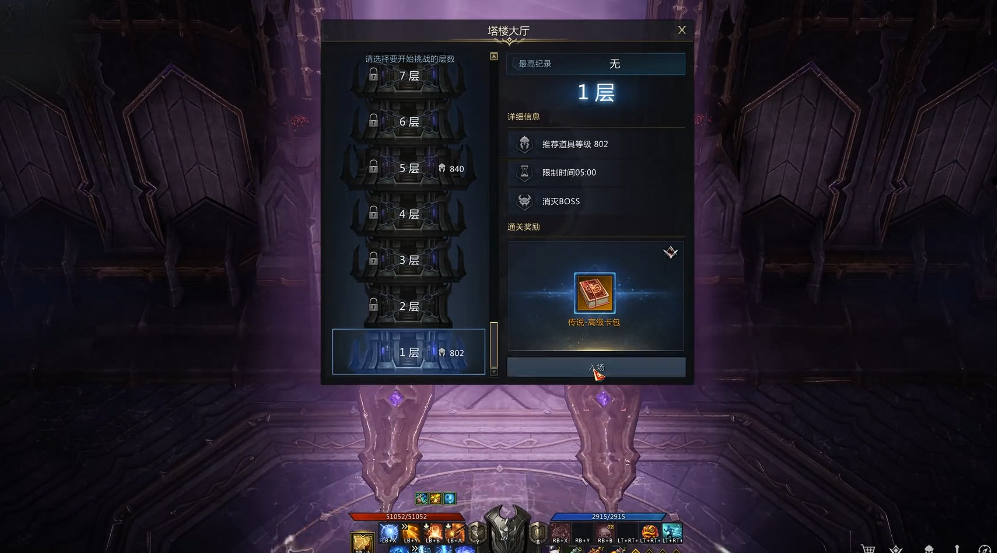
Task: Choose locked floor 7 of the tower
Action: pyautogui.click(x=409, y=76)
